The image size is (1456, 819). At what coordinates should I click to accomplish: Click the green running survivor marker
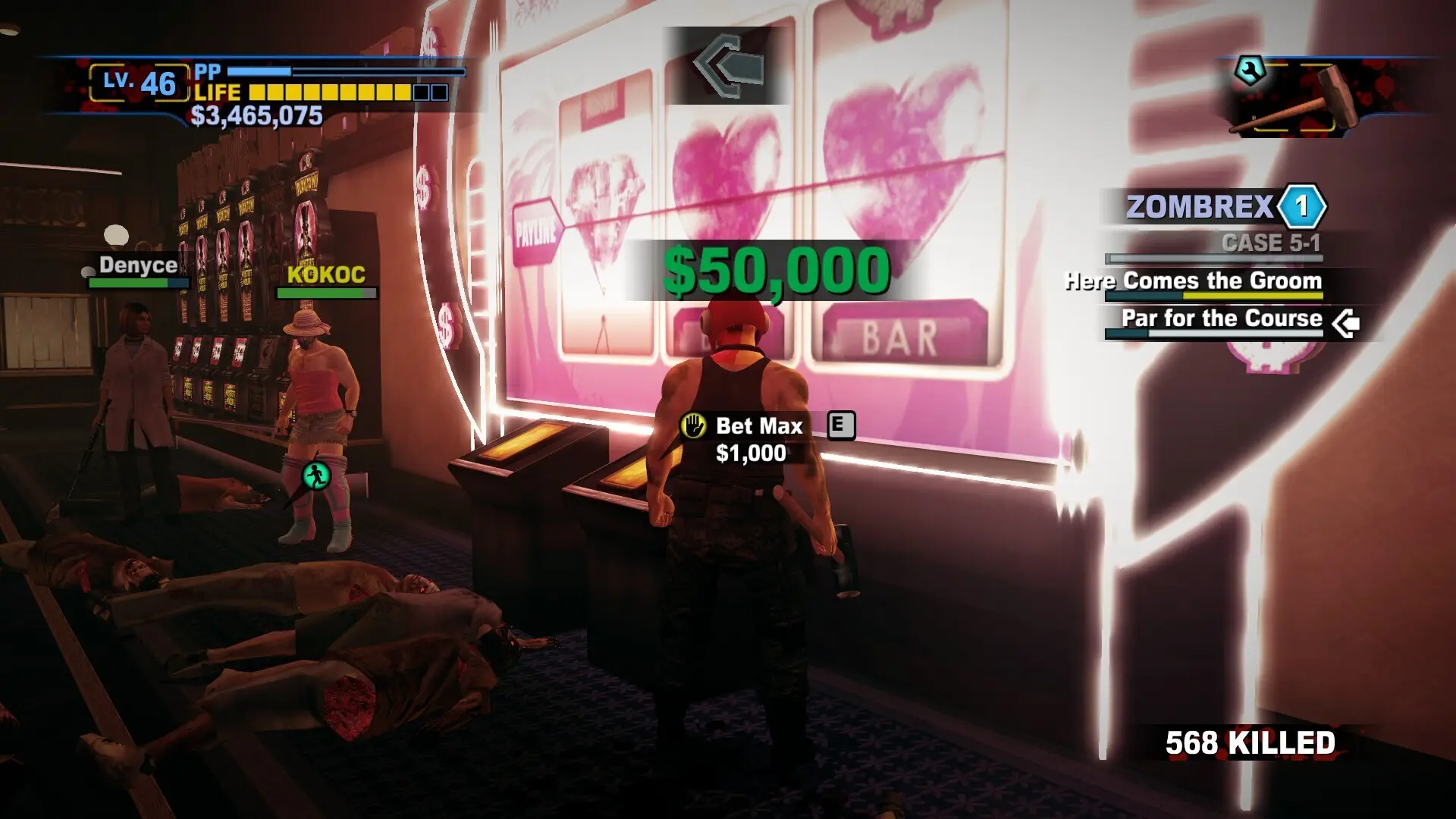[316, 476]
